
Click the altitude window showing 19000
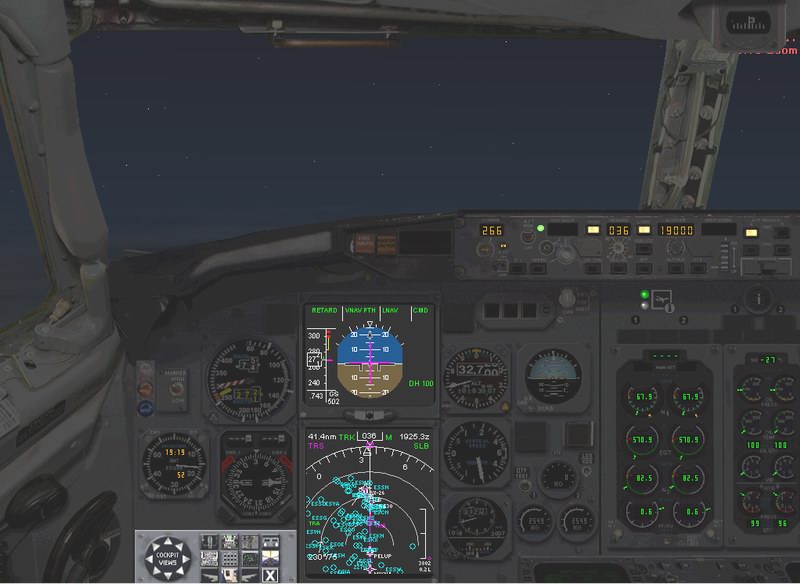[x=675, y=229]
